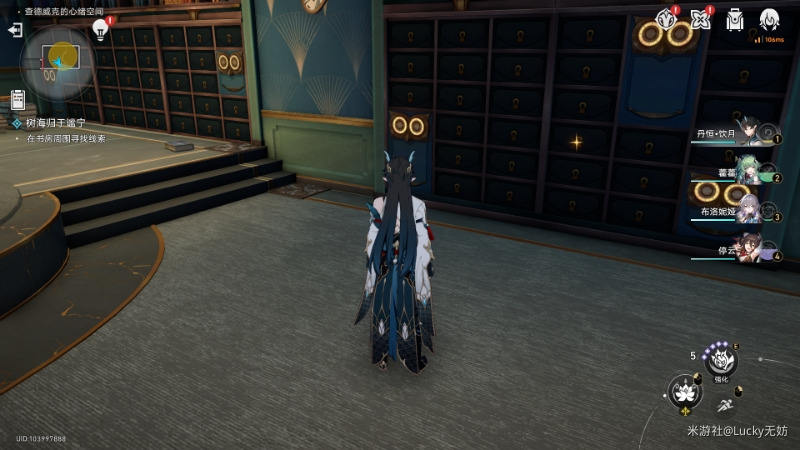This screenshot has width=800, height=450.
Task: Open the four-petal star icon with alert
Action: tap(701, 18)
